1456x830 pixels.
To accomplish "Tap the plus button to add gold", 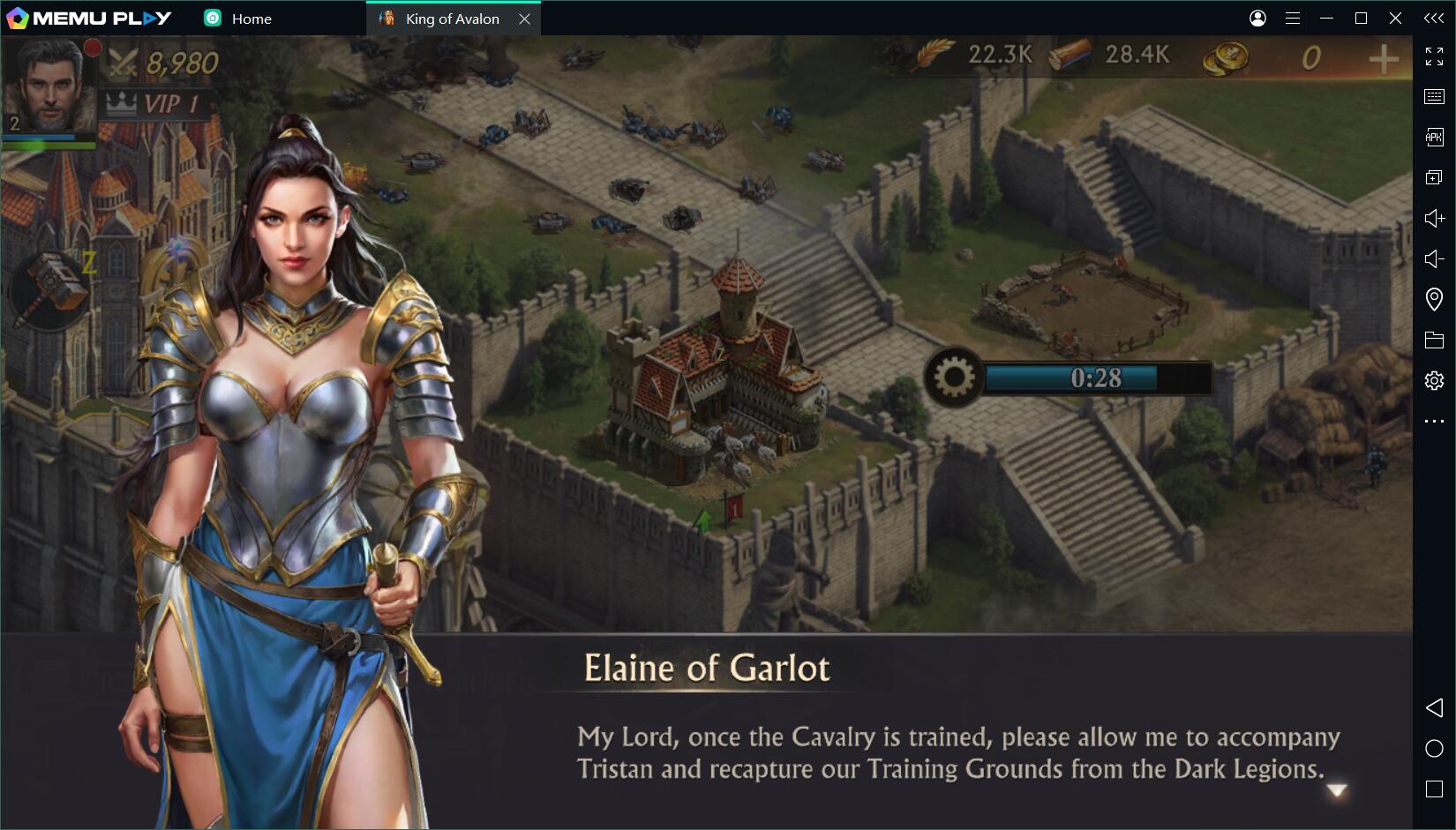I will point(1383,59).
